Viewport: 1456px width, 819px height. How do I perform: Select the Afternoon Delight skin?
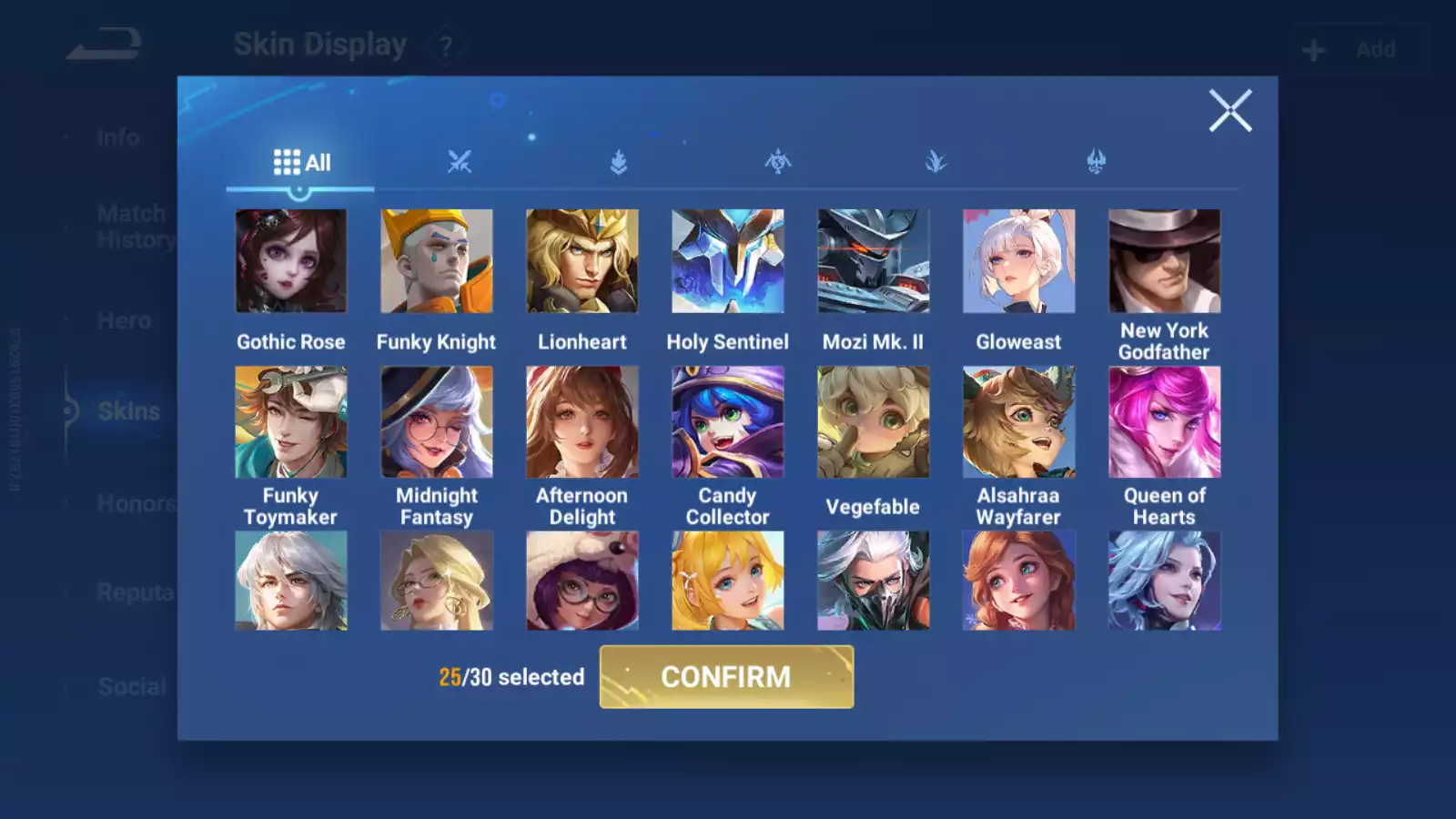[x=582, y=422]
